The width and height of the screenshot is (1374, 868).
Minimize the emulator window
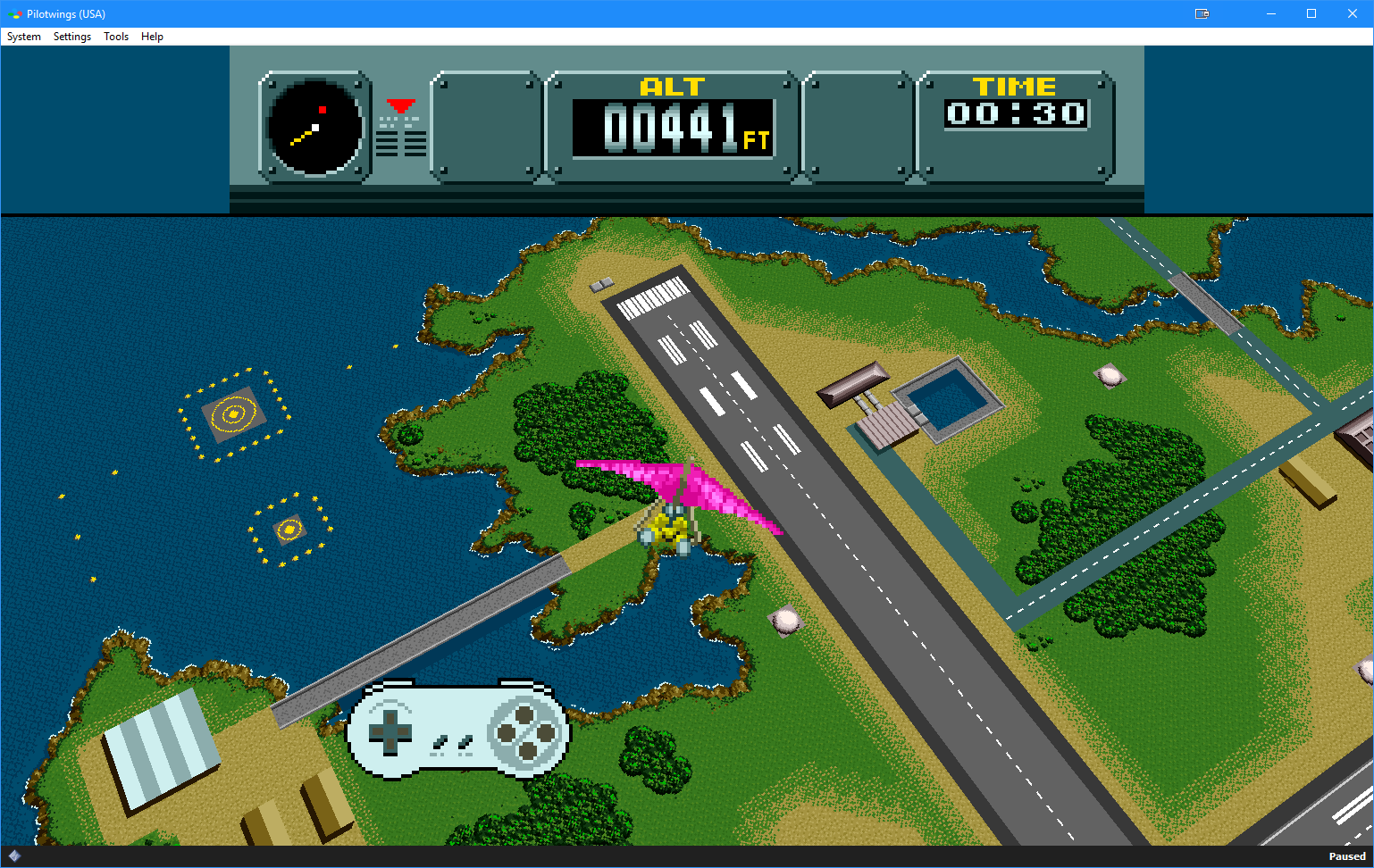click(x=1270, y=13)
